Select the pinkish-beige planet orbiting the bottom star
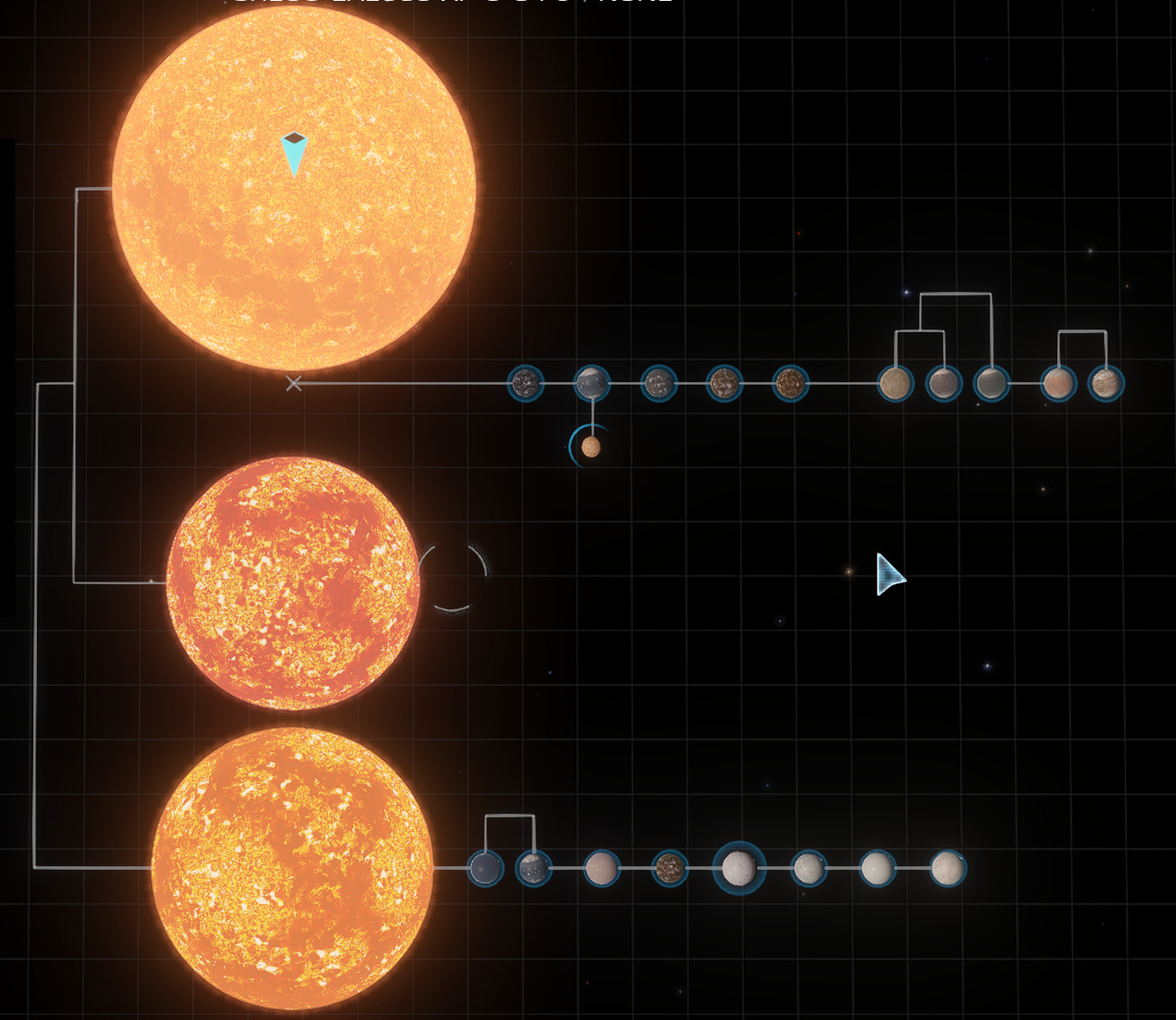The height and width of the screenshot is (1020, 1176). tap(602, 868)
